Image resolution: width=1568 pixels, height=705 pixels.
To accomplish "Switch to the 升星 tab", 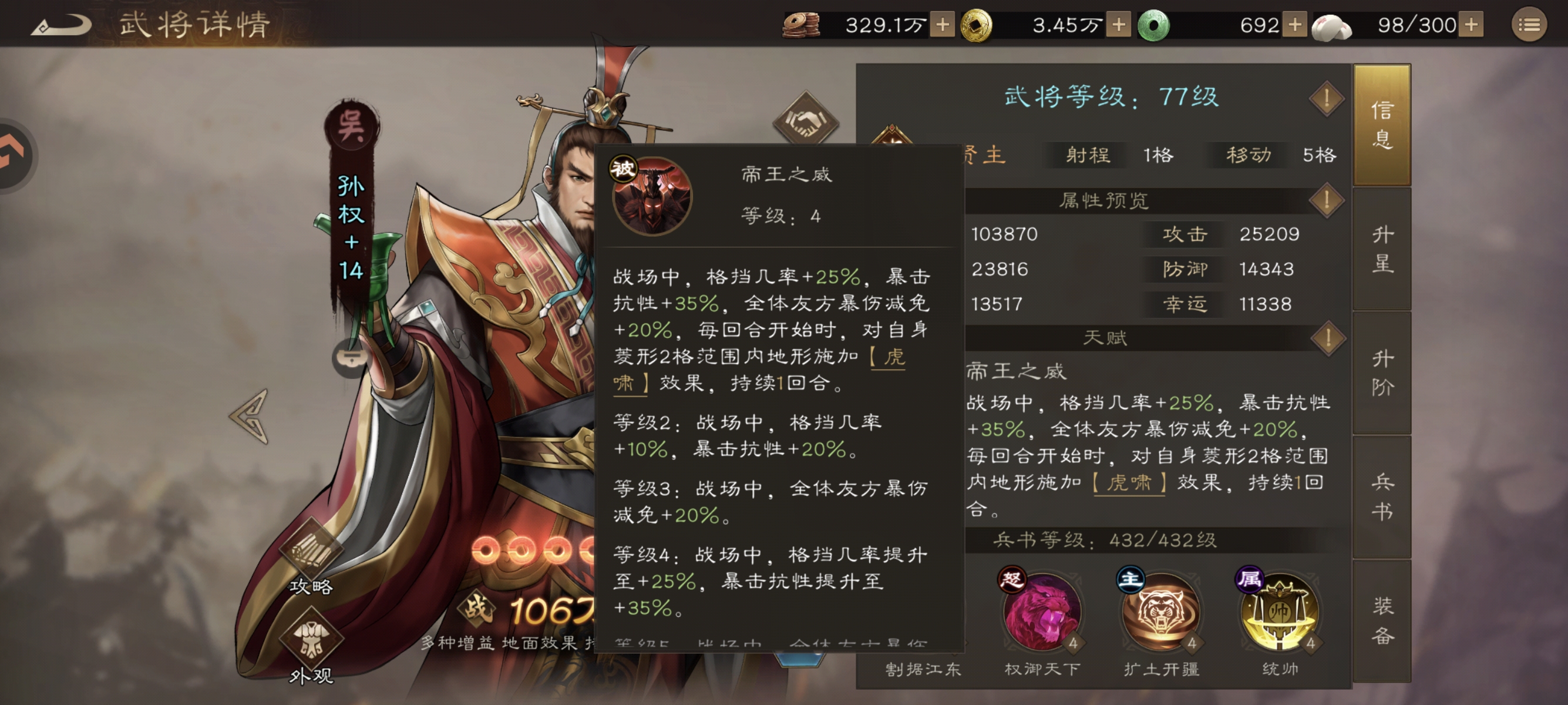I will pos(1381,250).
